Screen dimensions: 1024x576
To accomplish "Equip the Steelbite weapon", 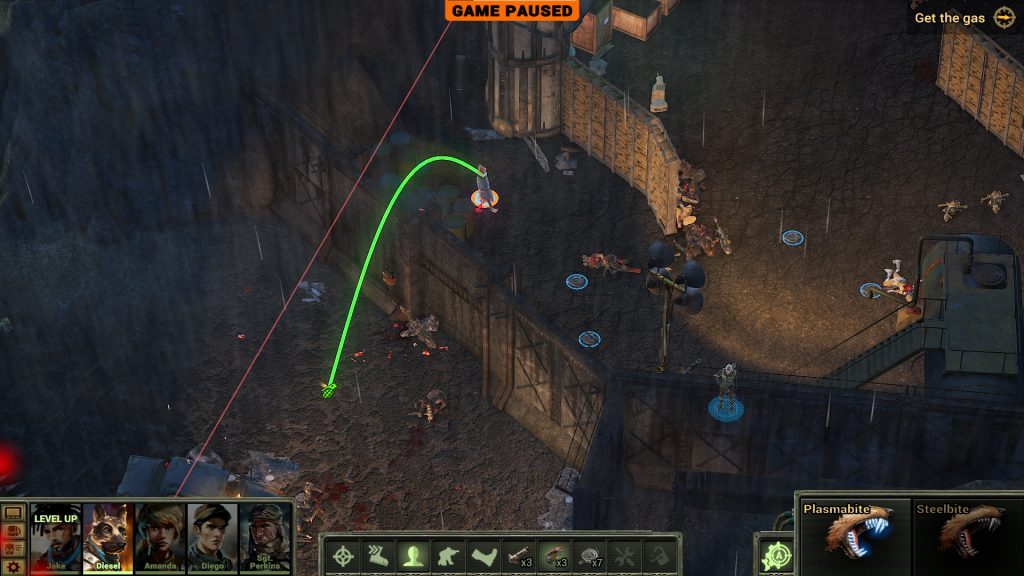I will 965,535.
